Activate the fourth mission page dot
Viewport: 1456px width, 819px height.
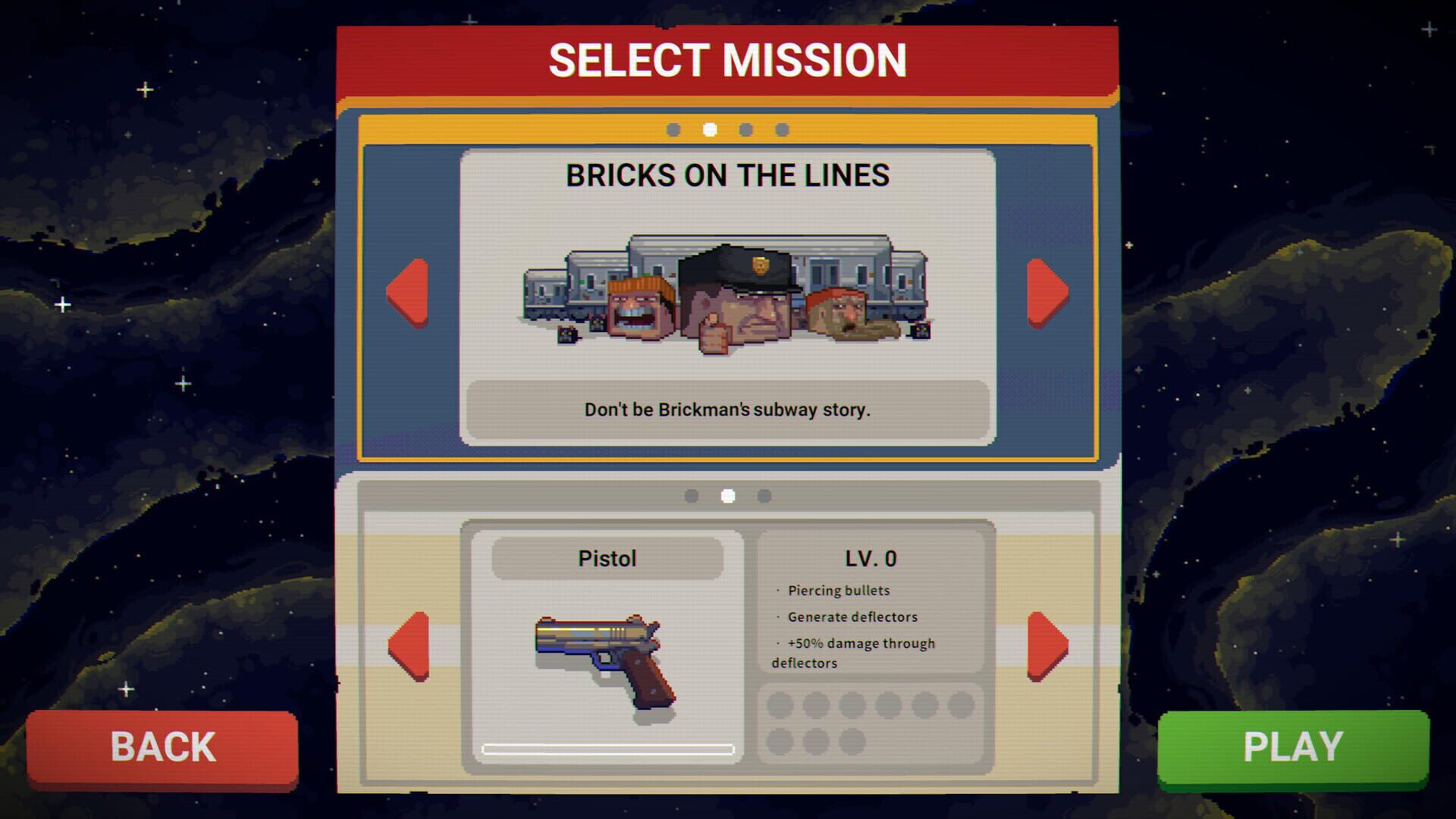(781, 130)
